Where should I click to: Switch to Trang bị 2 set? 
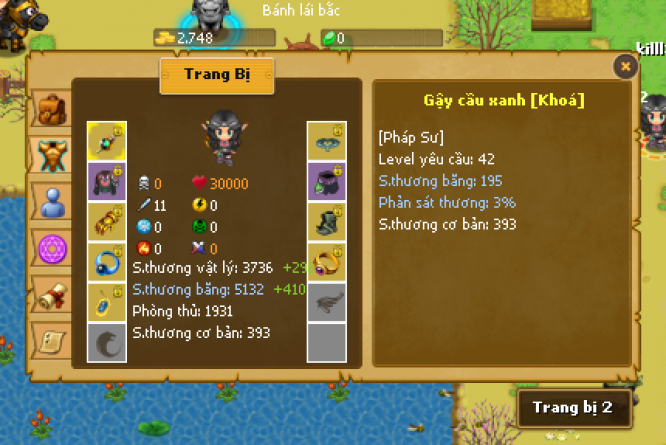(x=572, y=407)
